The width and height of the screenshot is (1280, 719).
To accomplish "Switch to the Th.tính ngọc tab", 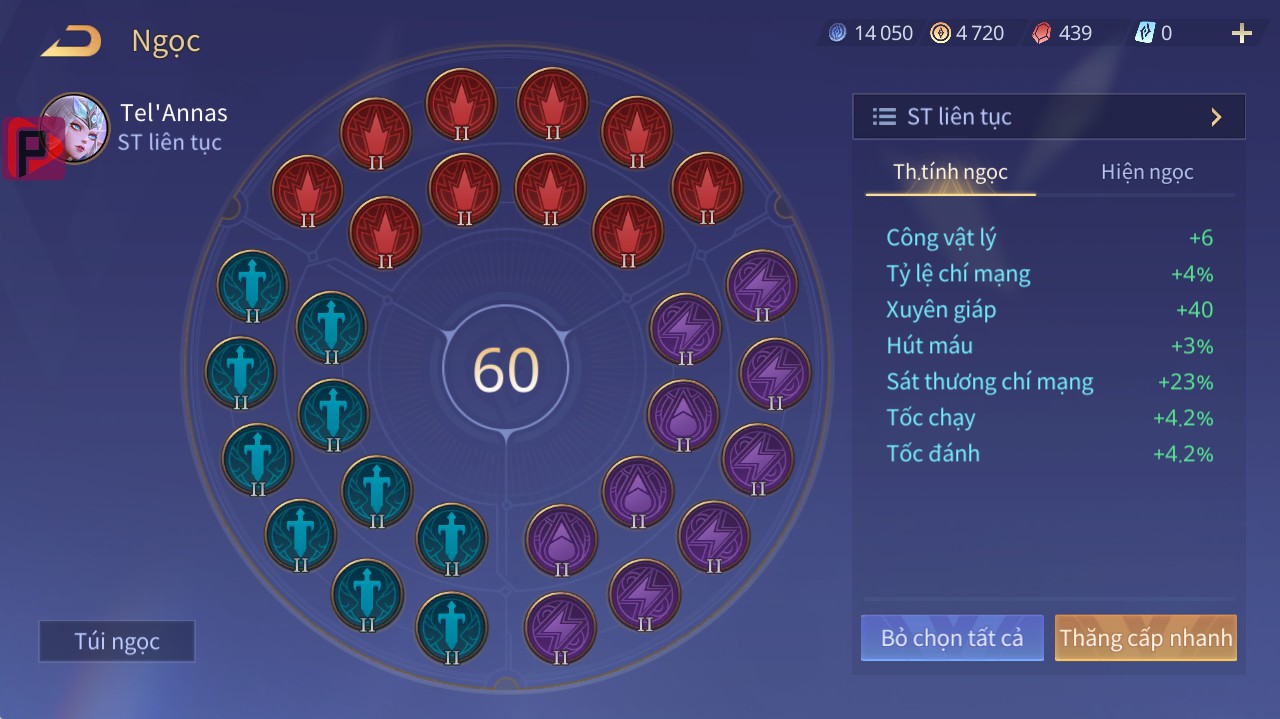I will click(950, 172).
